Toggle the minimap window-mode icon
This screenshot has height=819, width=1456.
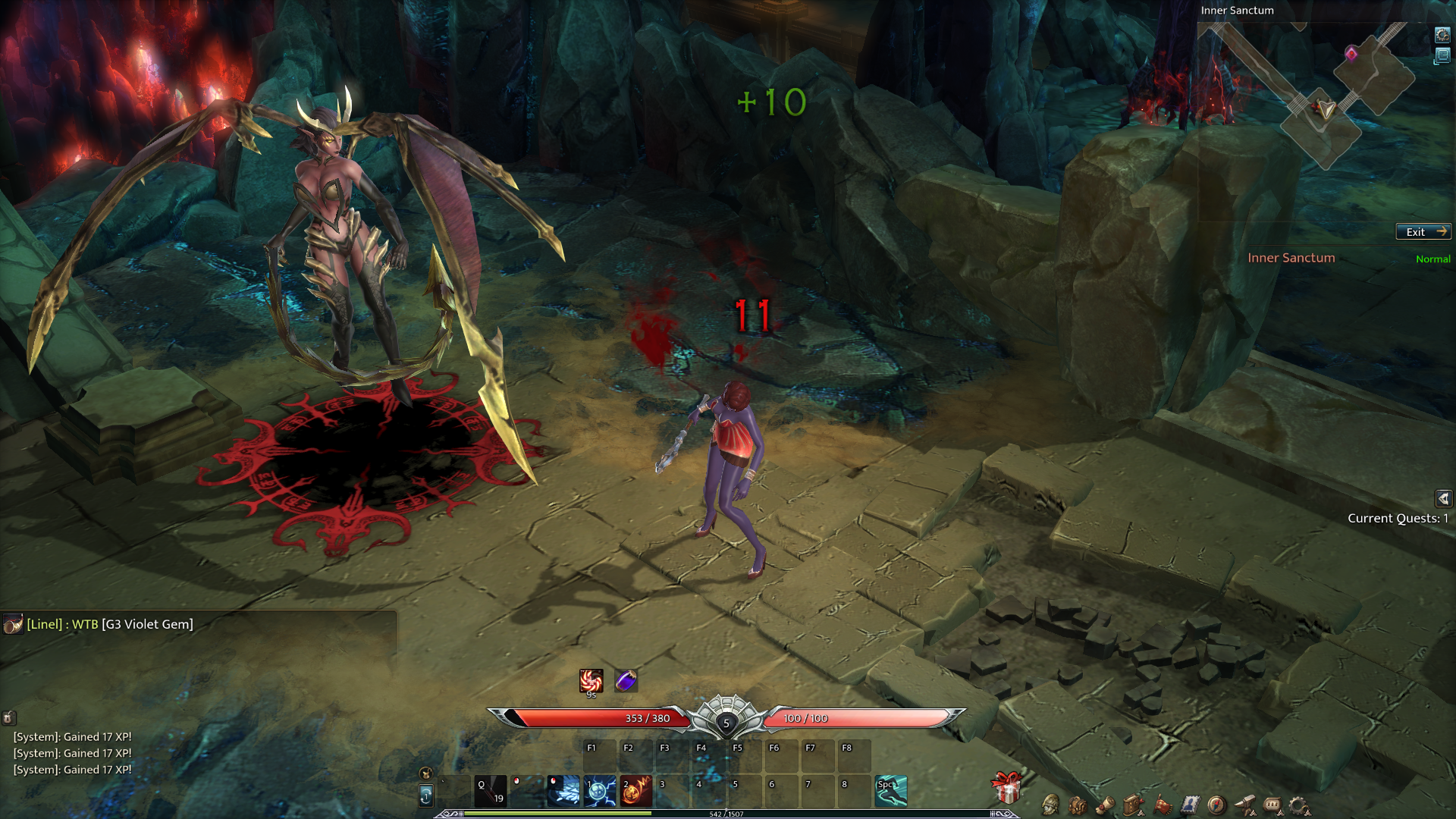[1442, 56]
